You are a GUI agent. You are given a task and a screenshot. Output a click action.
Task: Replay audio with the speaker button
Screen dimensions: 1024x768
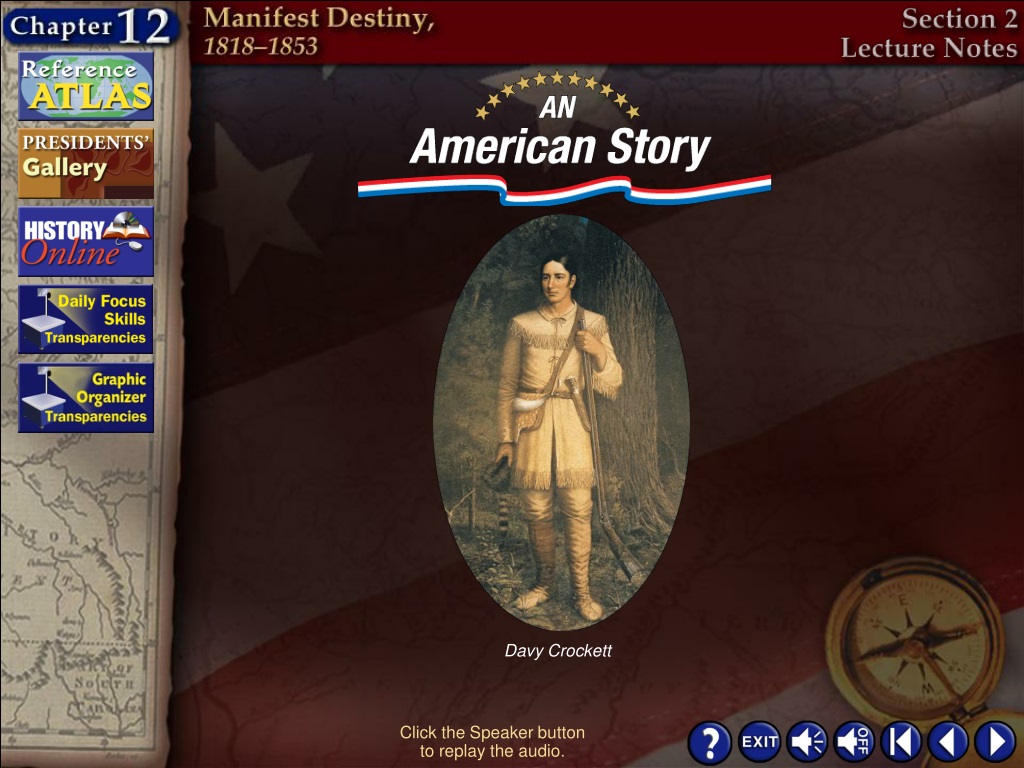pos(806,742)
